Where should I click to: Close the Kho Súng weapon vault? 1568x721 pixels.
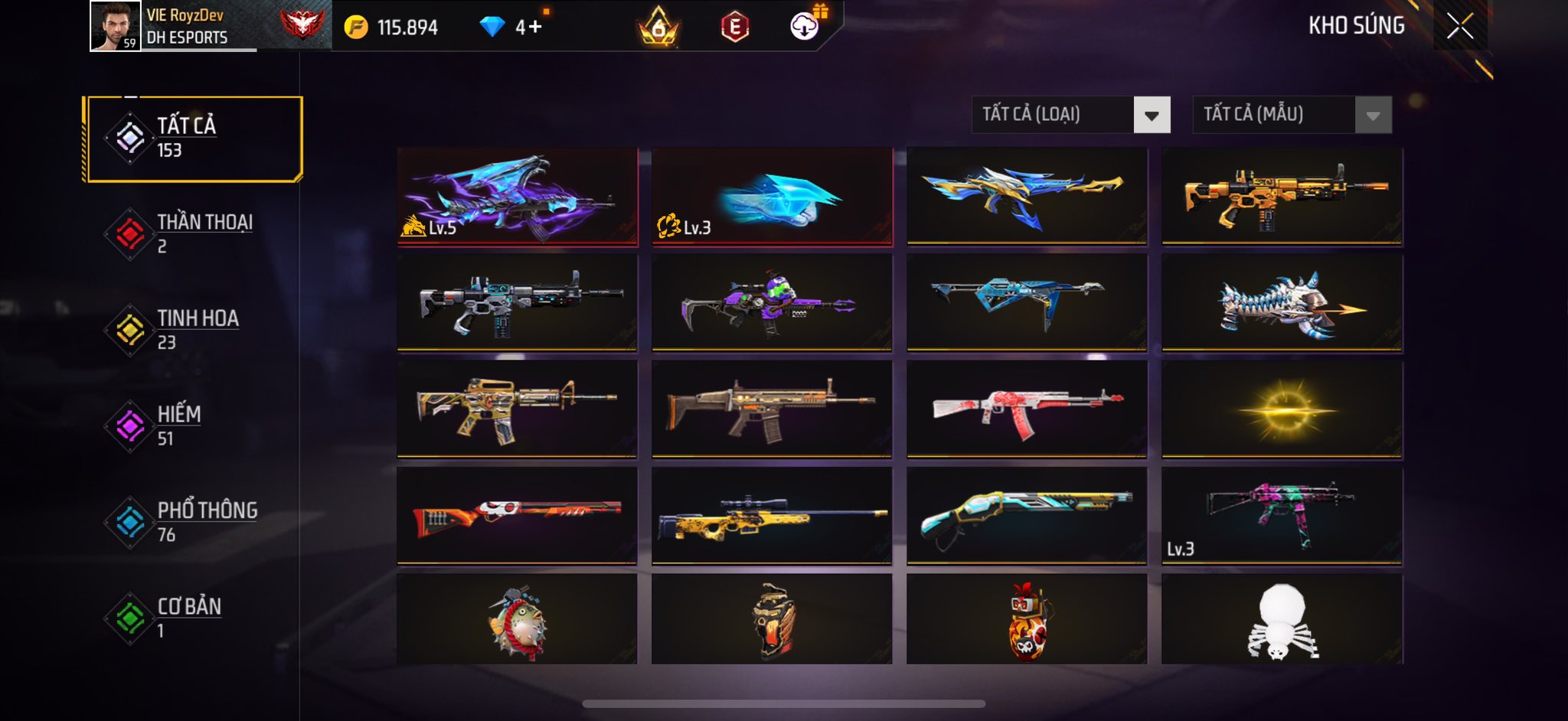coord(1459,26)
